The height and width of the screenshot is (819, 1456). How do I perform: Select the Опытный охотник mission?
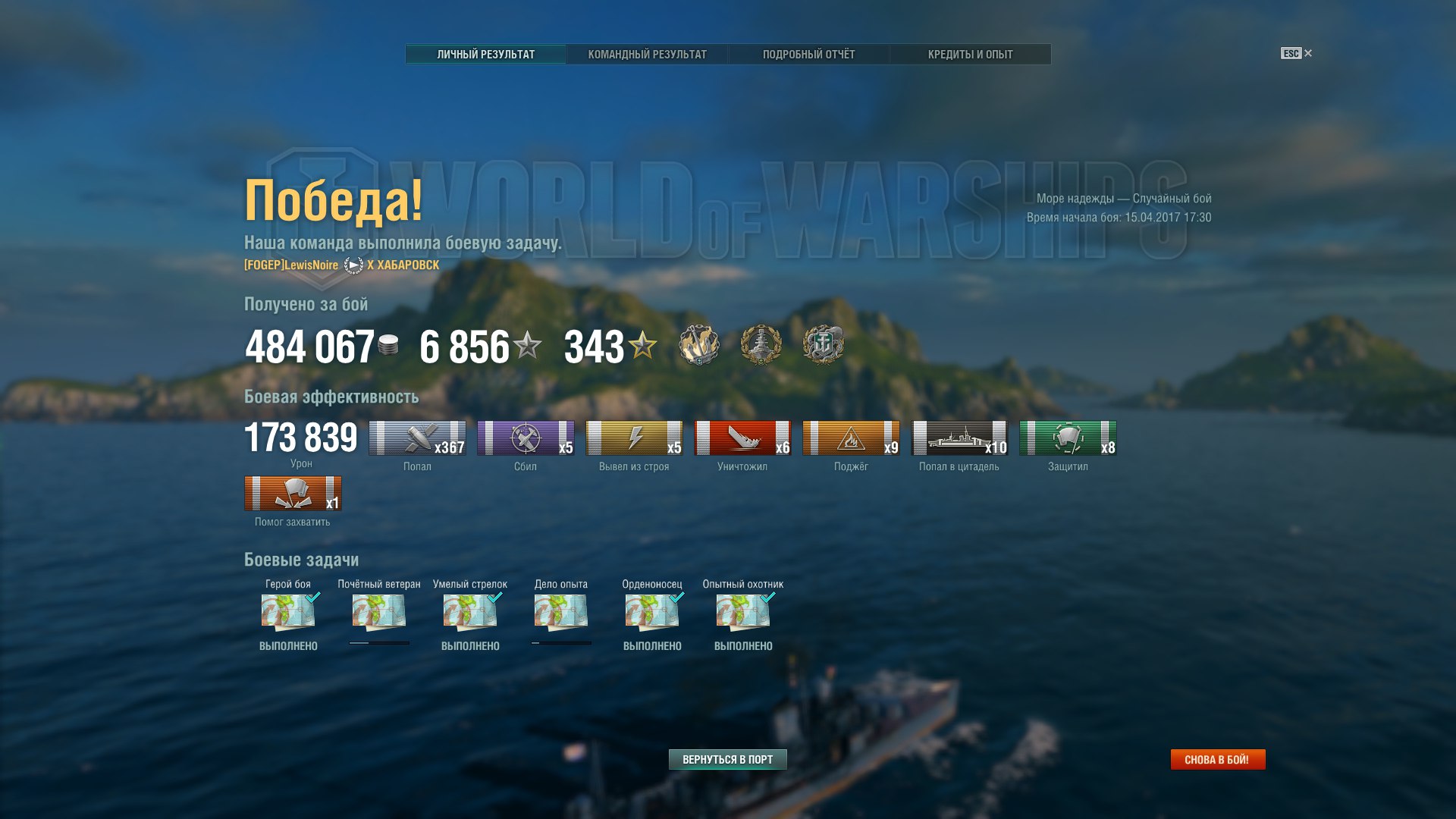743,612
